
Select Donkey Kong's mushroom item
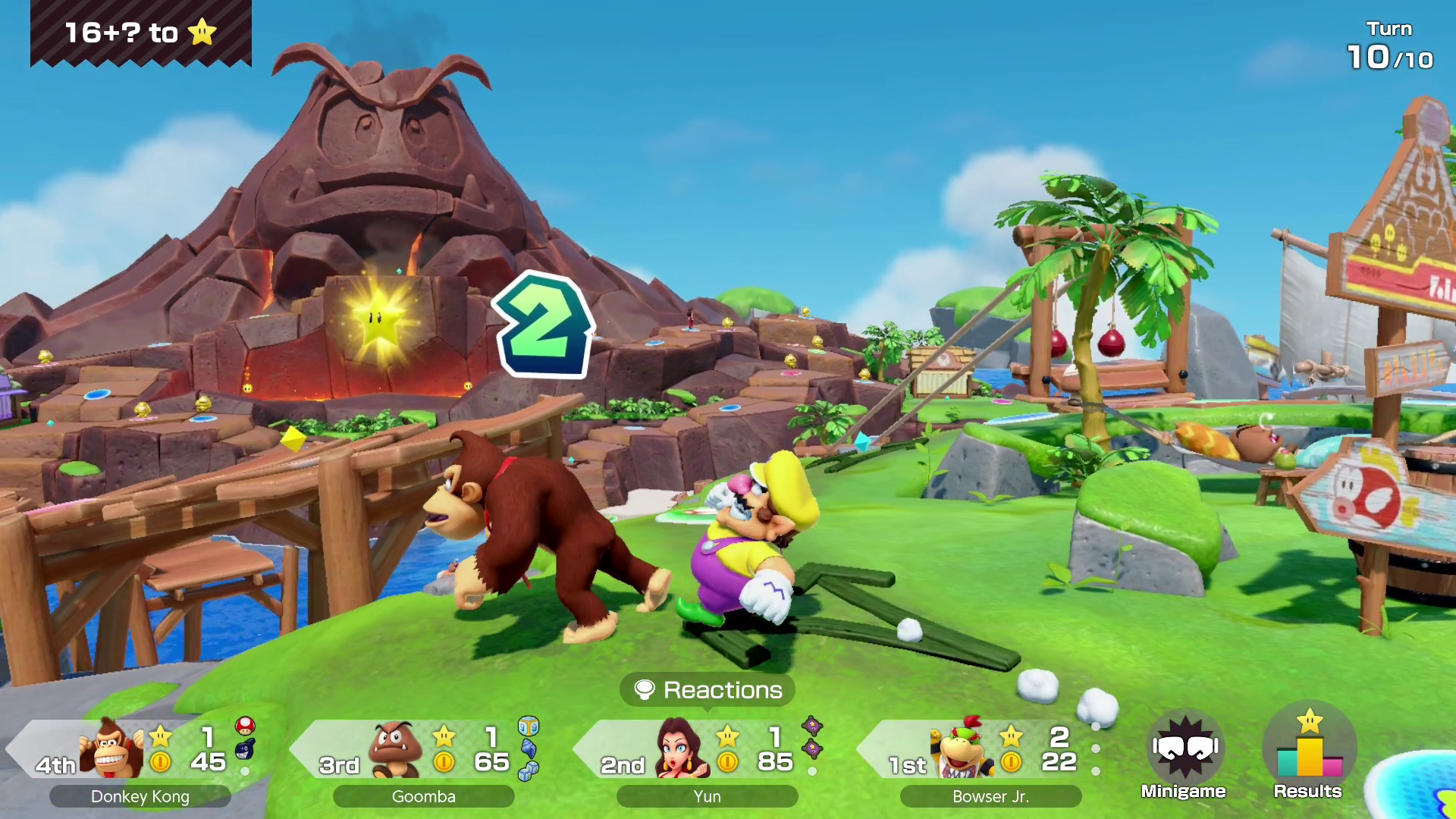click(245, 726)
